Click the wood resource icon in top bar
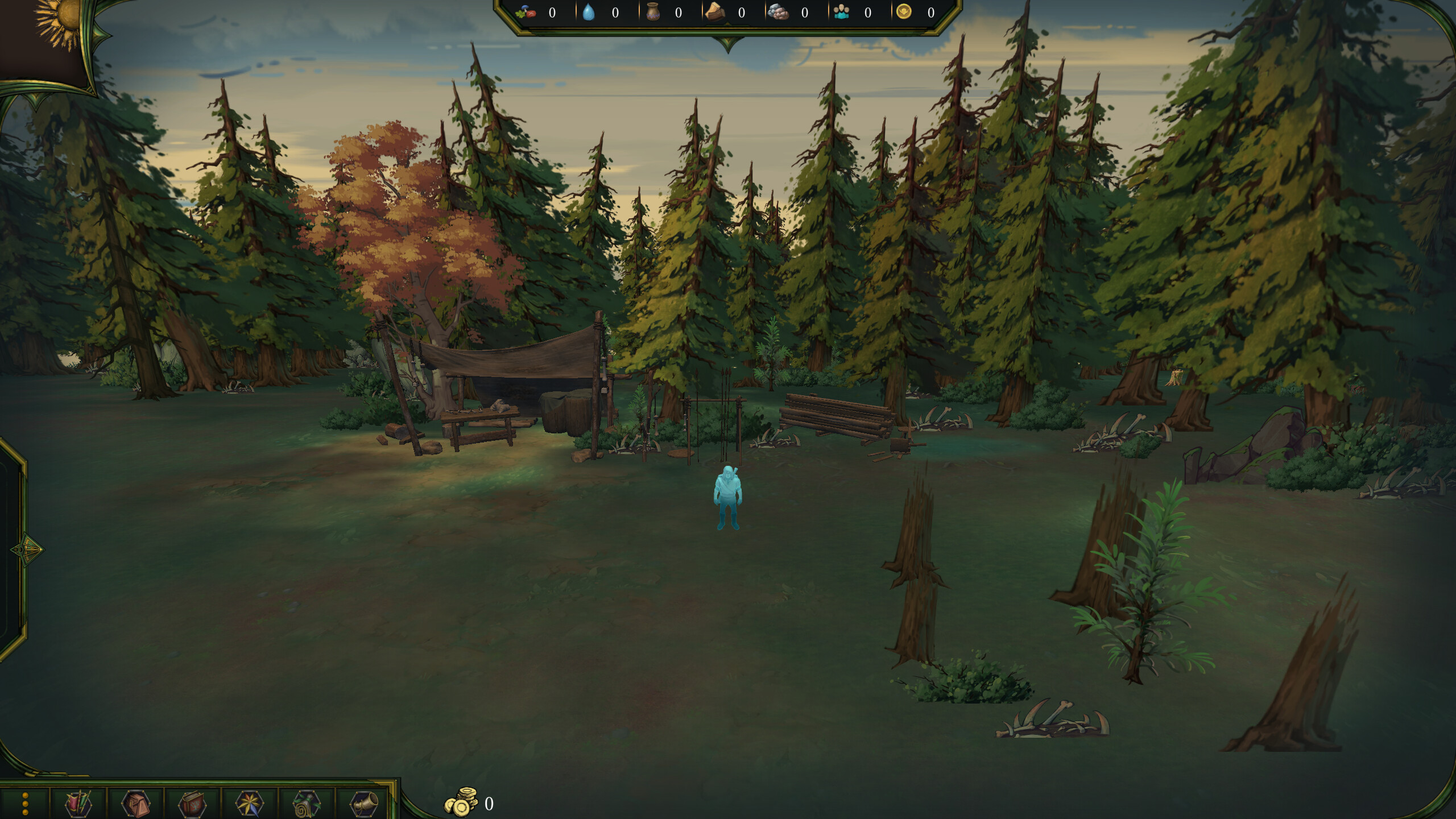Viewport: 1456px width, 819px height. 717,13
